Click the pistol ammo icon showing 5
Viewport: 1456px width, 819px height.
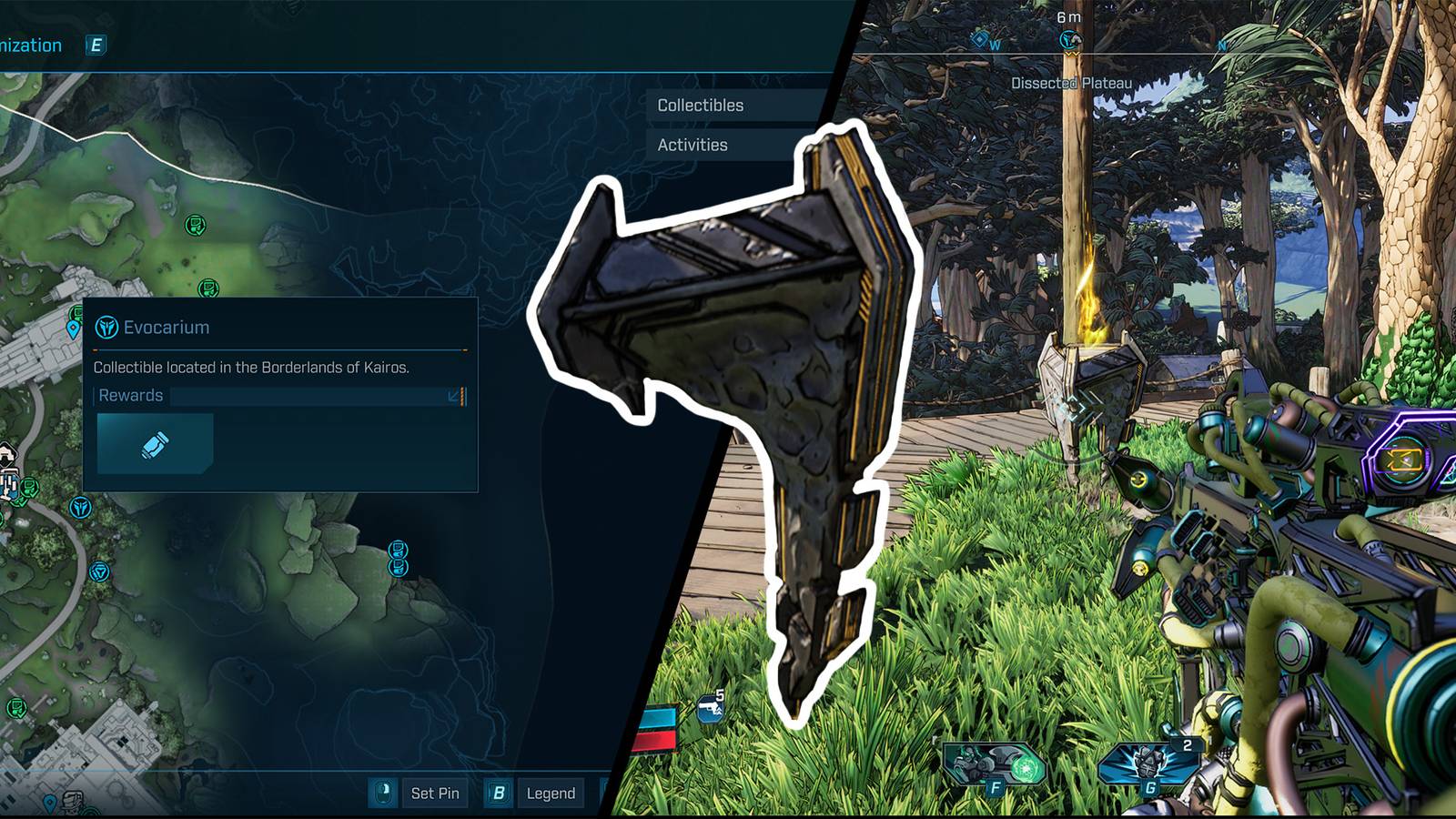pos(711,708)
